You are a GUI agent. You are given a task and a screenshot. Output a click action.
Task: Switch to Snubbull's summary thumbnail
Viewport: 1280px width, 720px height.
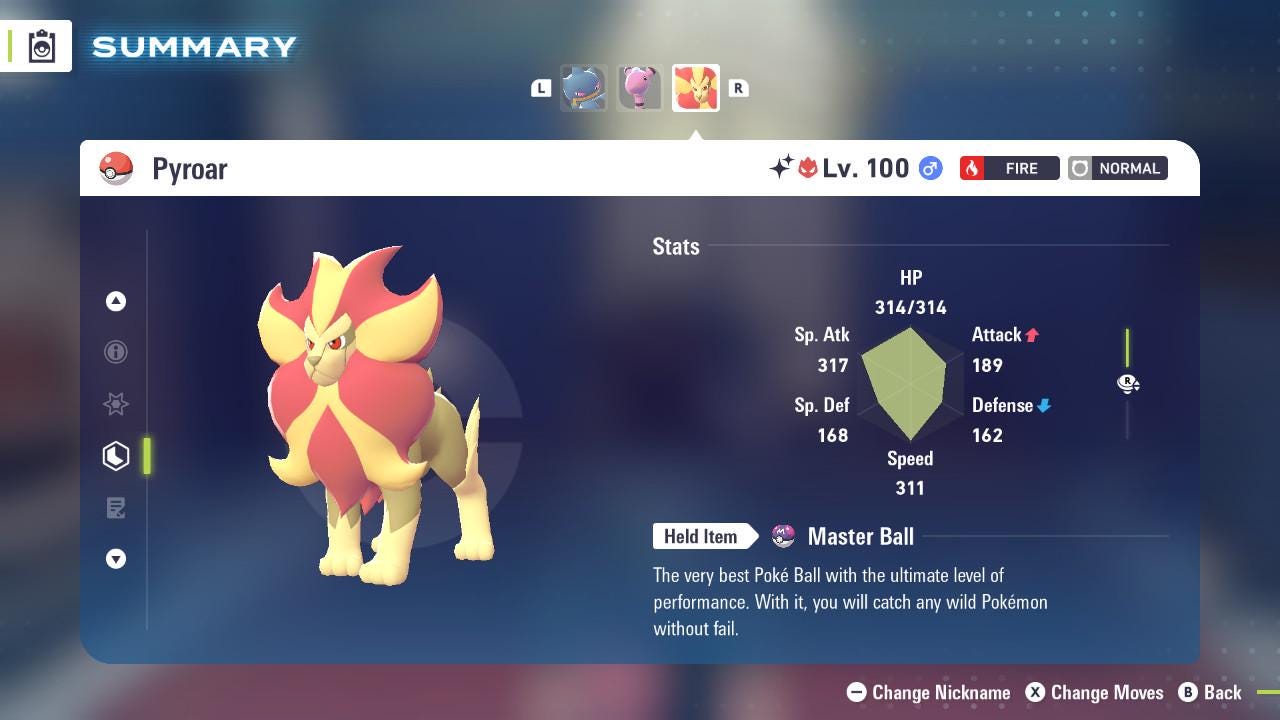pyautogui.click(x=640, y=87)
